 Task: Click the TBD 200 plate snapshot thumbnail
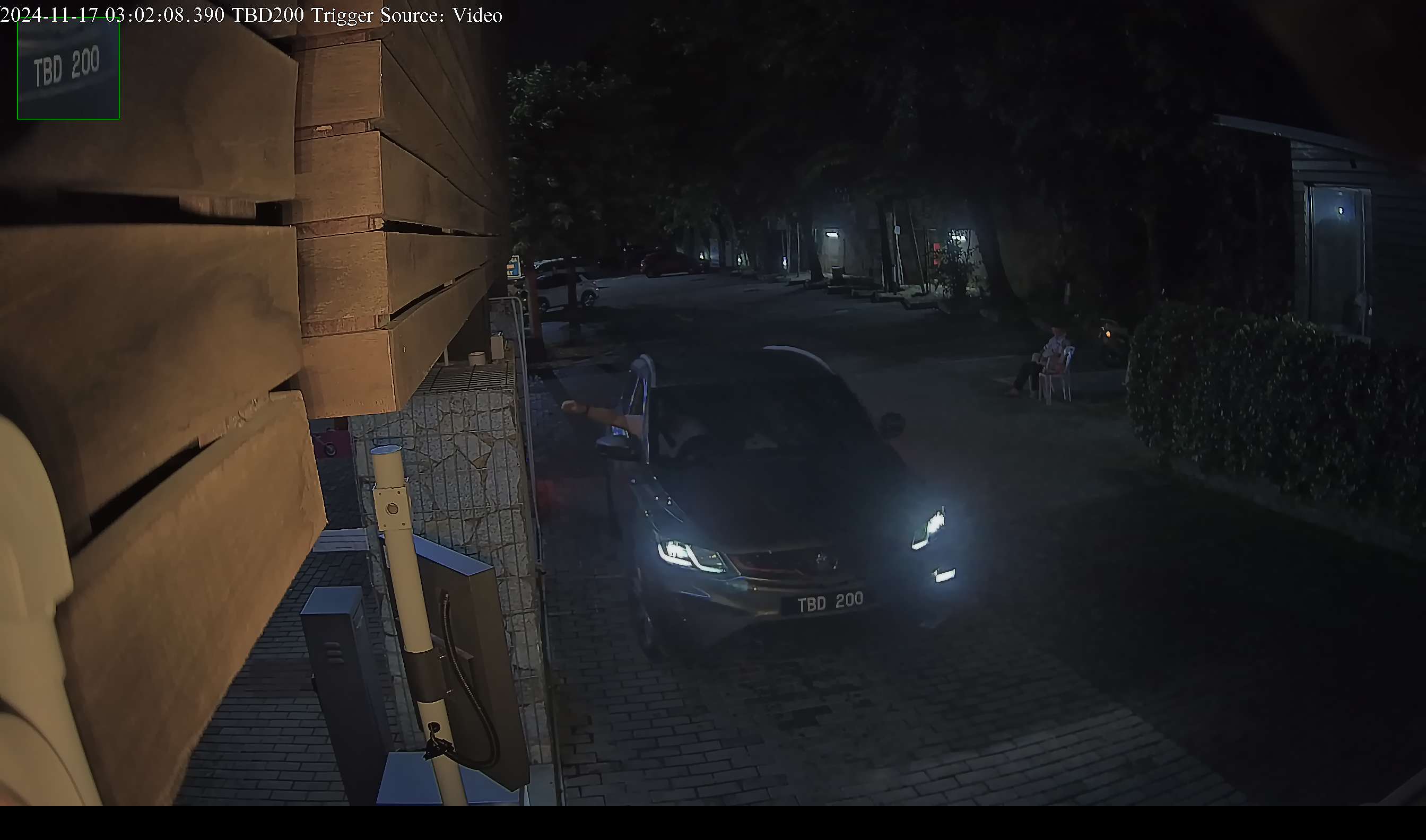68,69
